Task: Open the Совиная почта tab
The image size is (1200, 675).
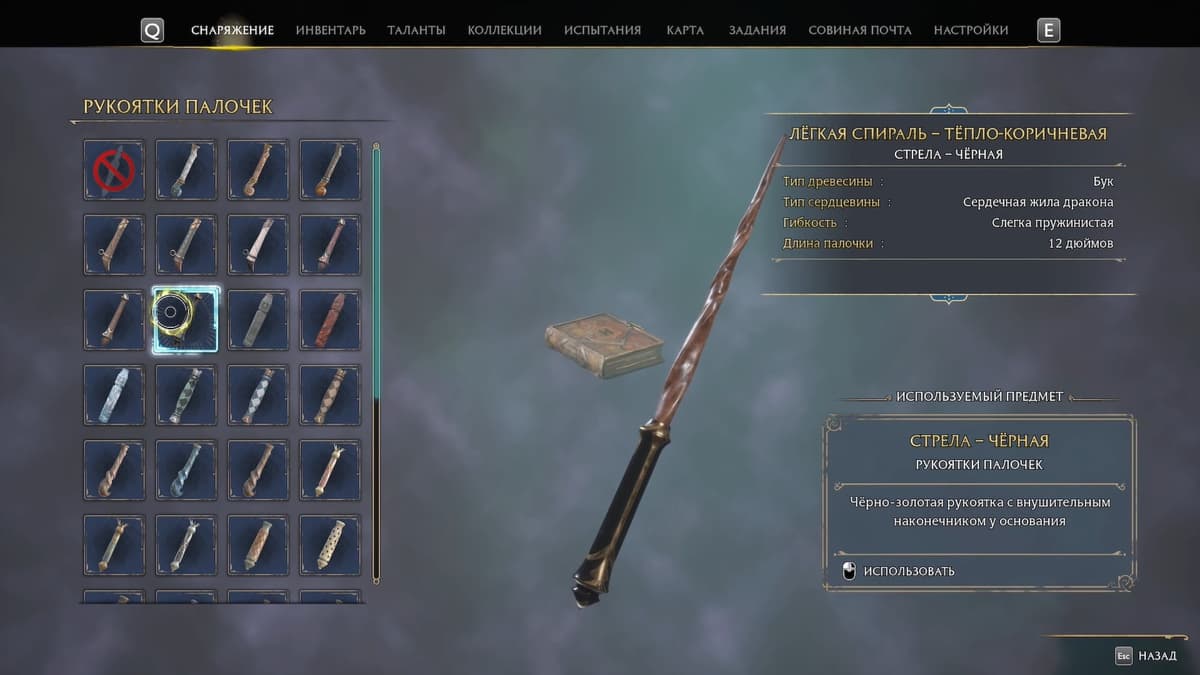Action: 859,30
